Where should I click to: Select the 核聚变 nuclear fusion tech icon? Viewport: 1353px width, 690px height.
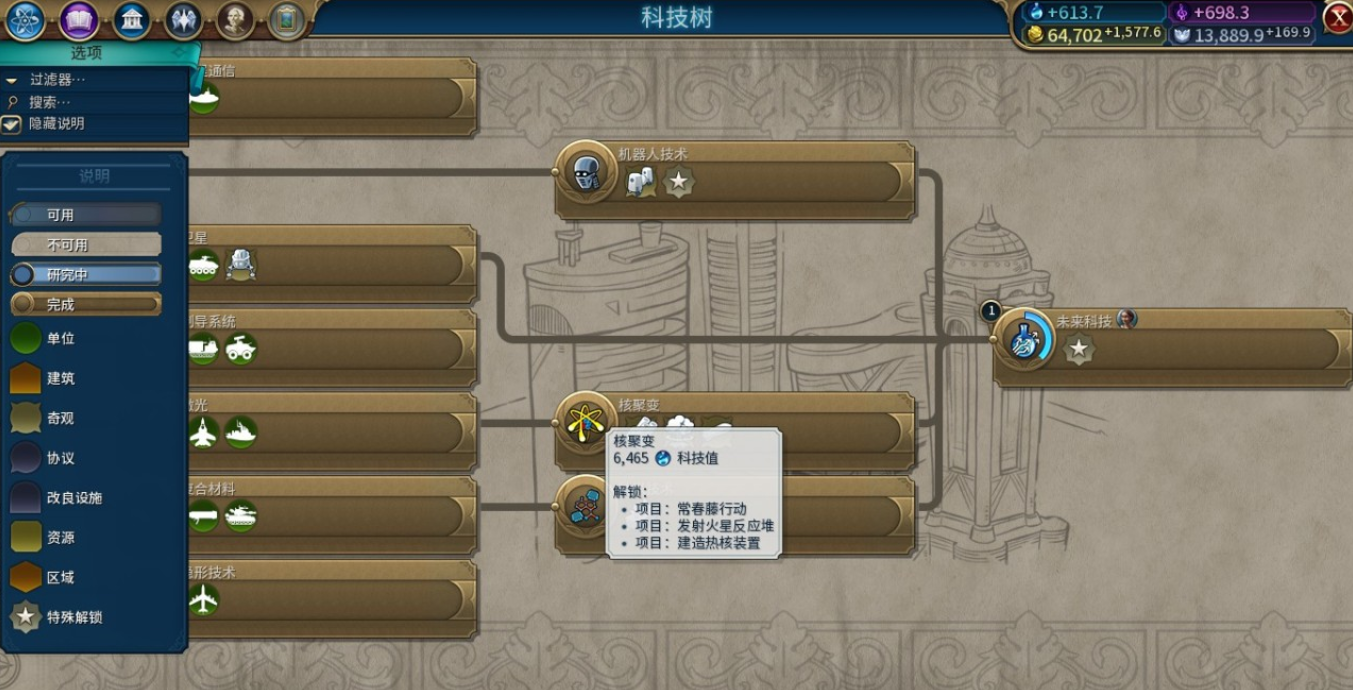(584, 420)
